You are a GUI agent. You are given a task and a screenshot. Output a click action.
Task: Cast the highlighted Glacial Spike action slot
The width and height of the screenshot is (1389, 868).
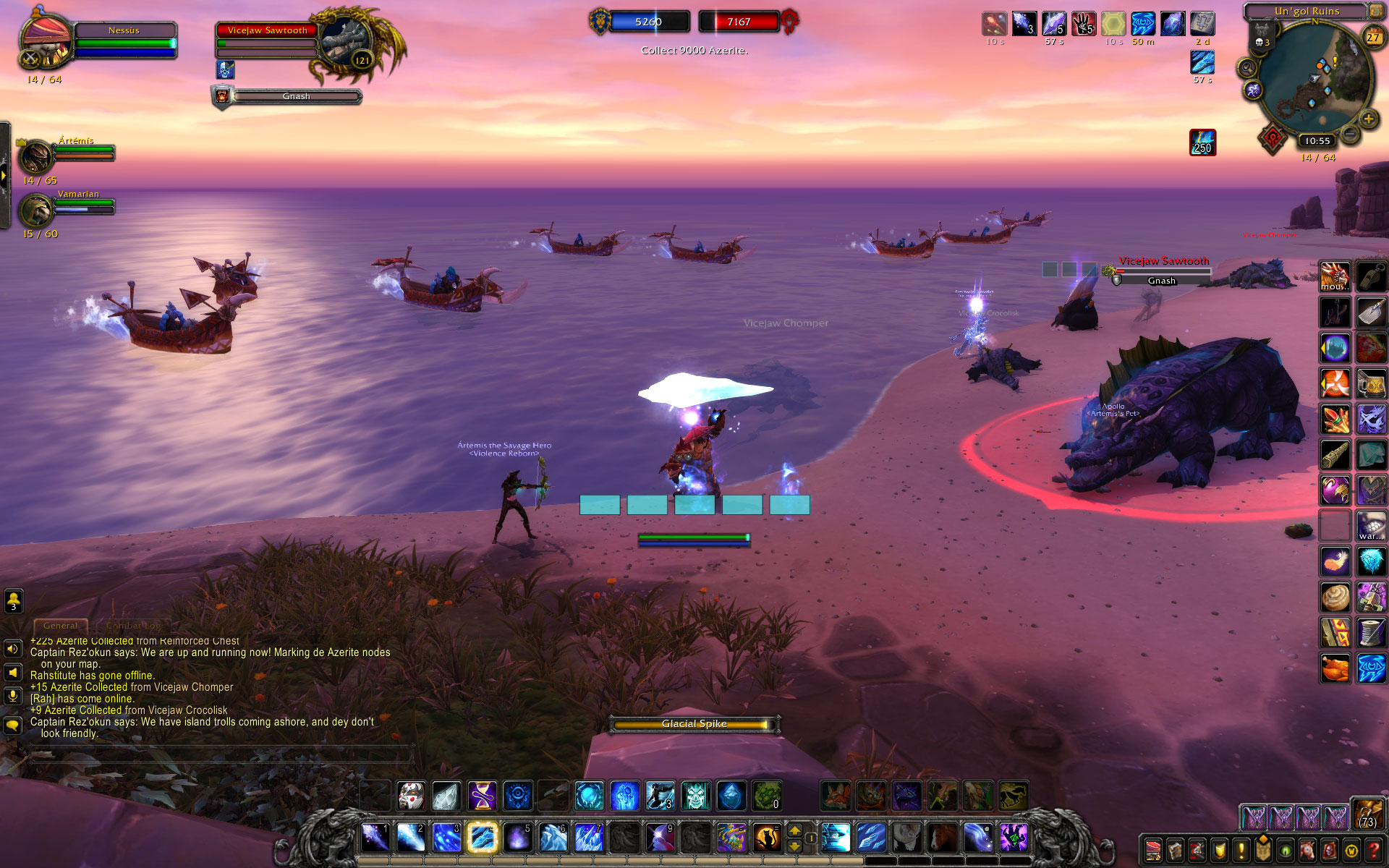coord(482,838)
